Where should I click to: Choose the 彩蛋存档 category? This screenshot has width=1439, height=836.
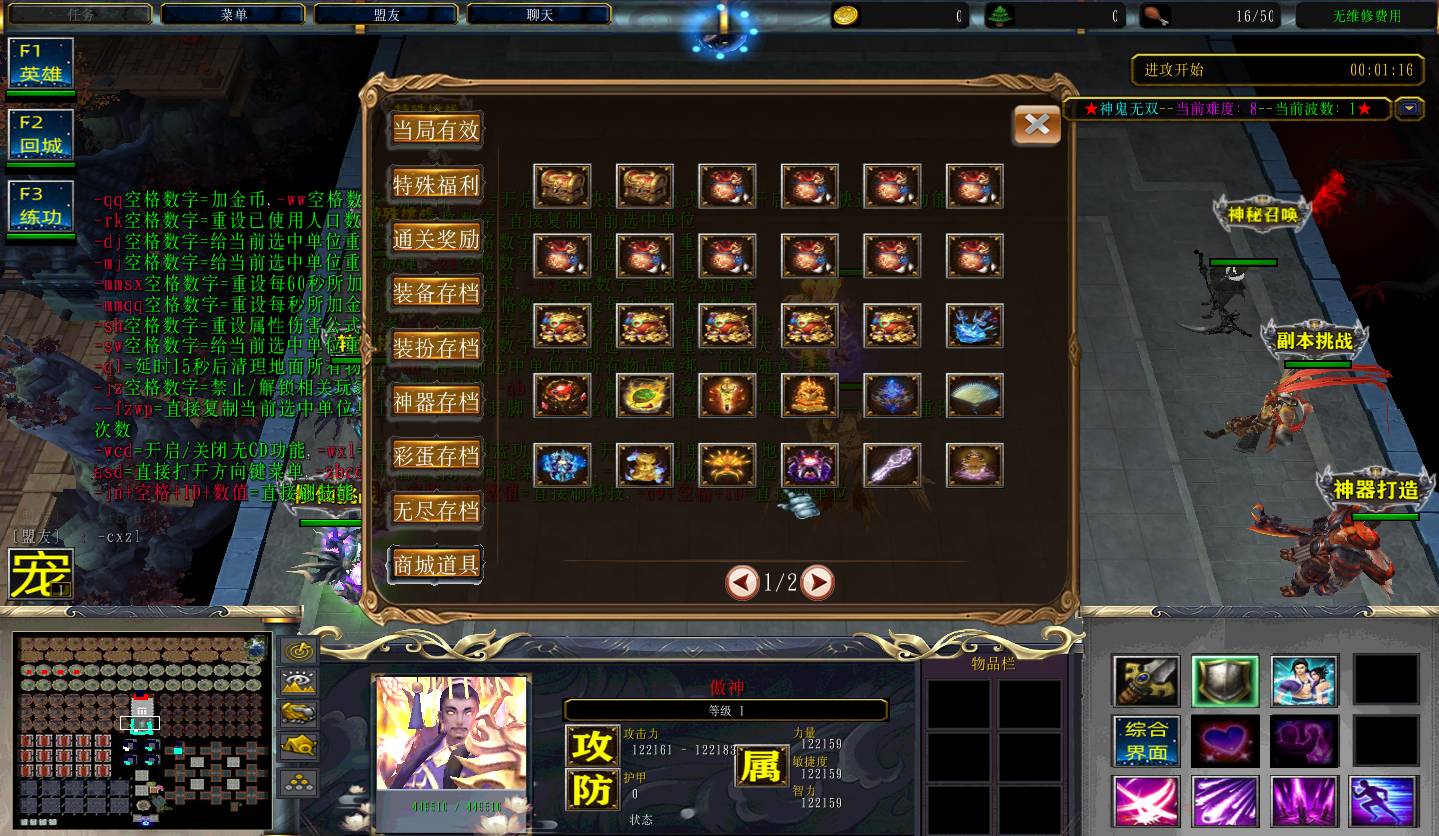(x=436, y=456)
